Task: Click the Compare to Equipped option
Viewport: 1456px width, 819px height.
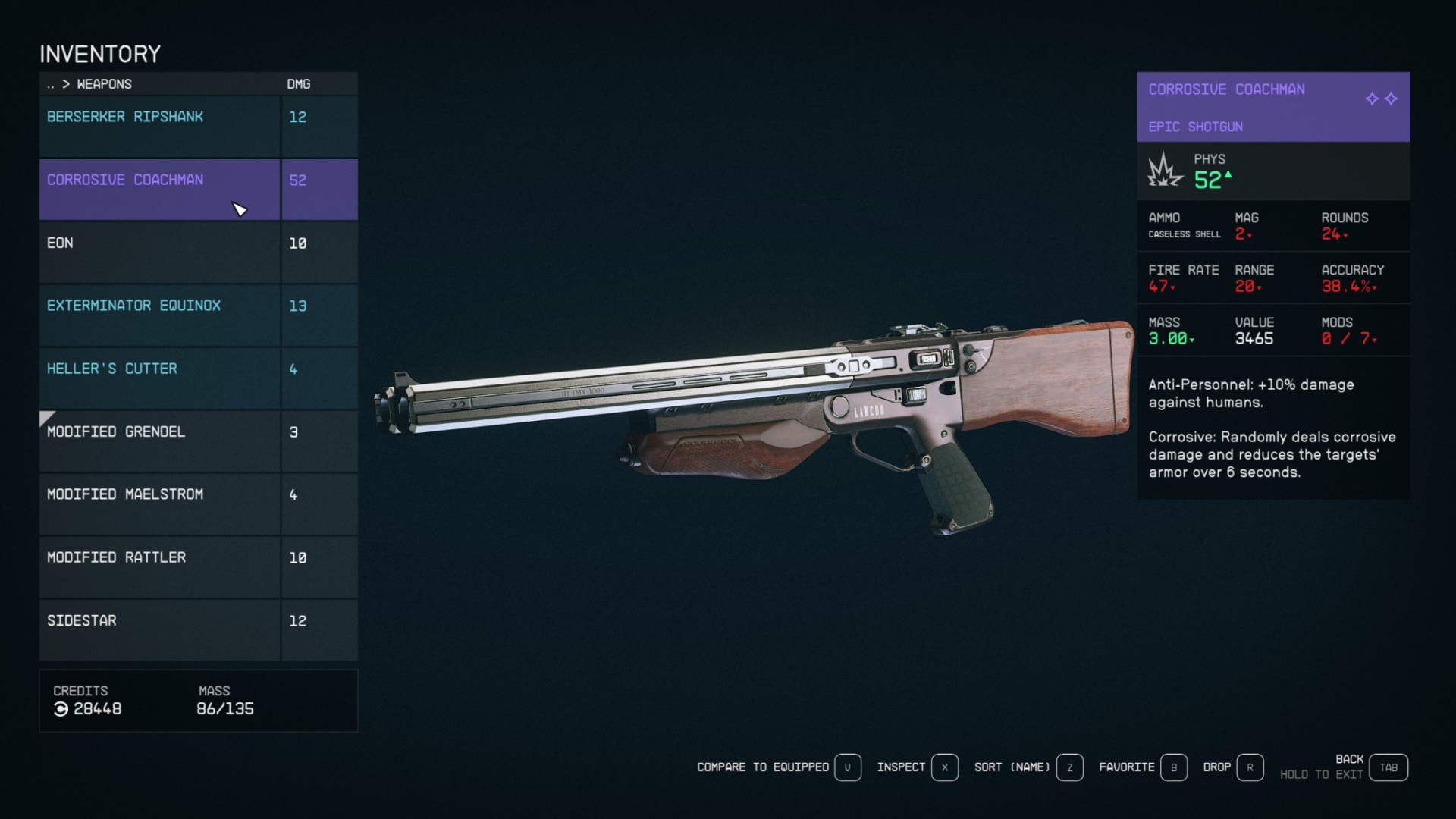Action: [778, 767]
